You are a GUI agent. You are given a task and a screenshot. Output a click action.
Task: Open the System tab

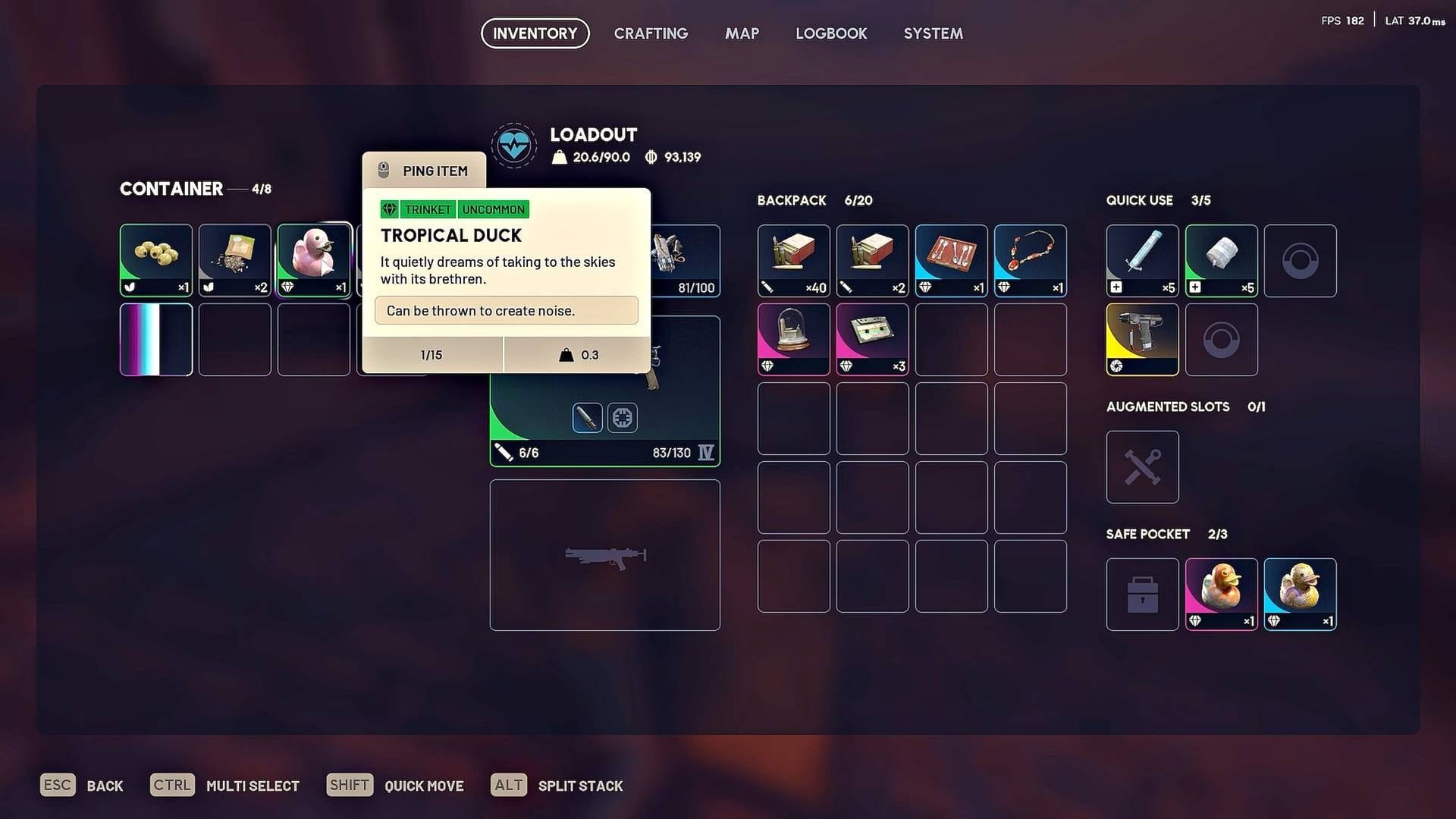tap(933, 33)
